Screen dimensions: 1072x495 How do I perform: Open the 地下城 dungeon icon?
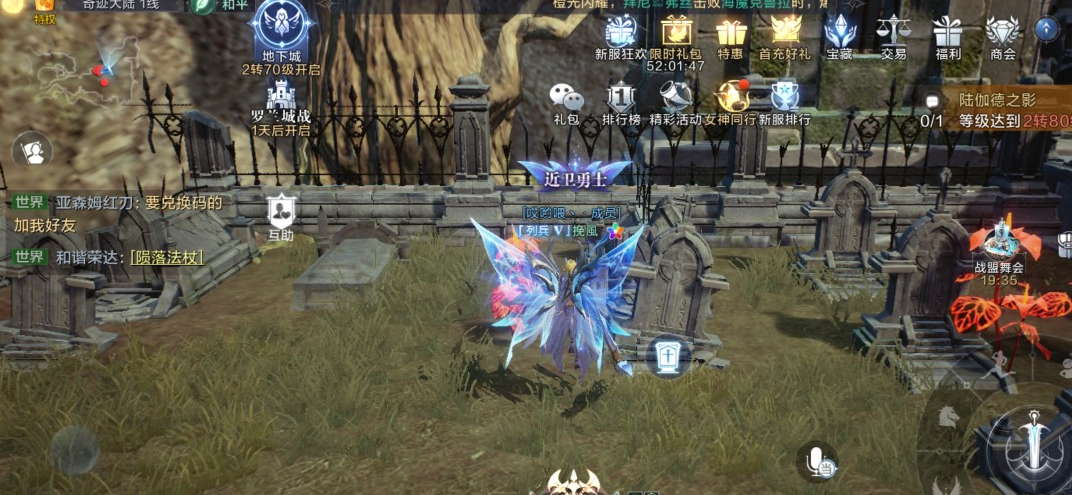pos(281,27)
